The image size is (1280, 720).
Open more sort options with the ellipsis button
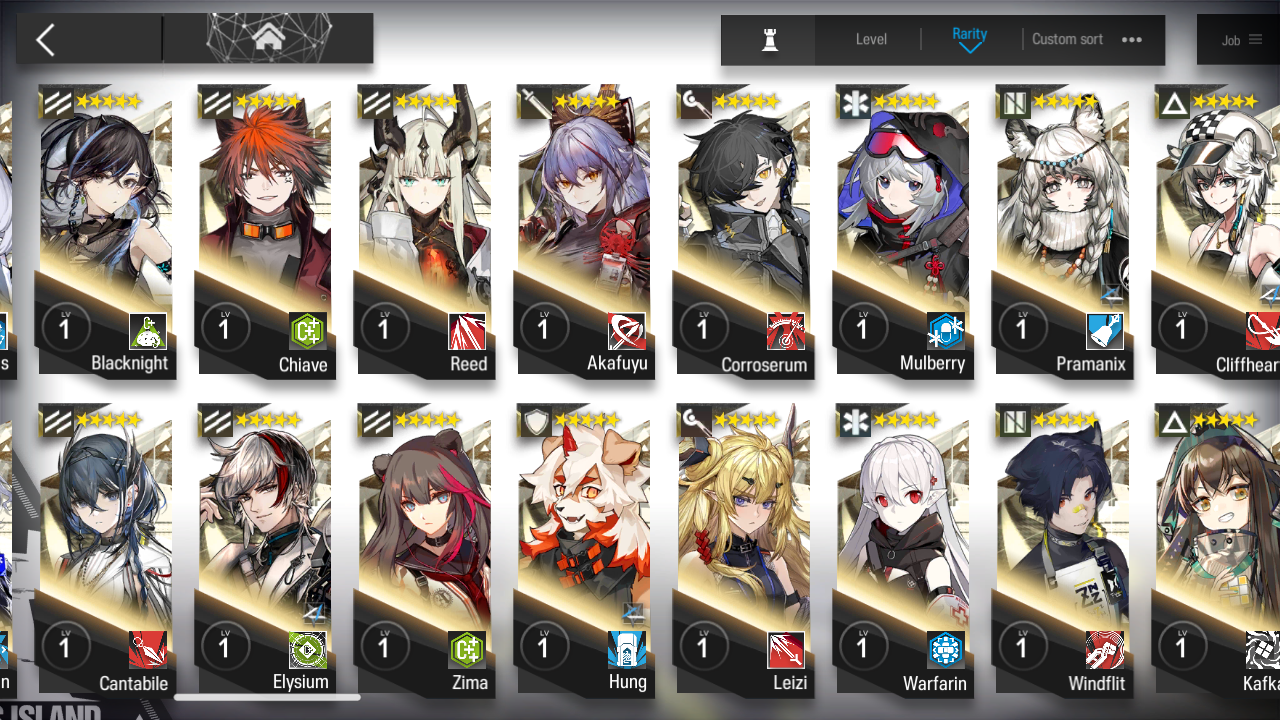point(1131,40)
